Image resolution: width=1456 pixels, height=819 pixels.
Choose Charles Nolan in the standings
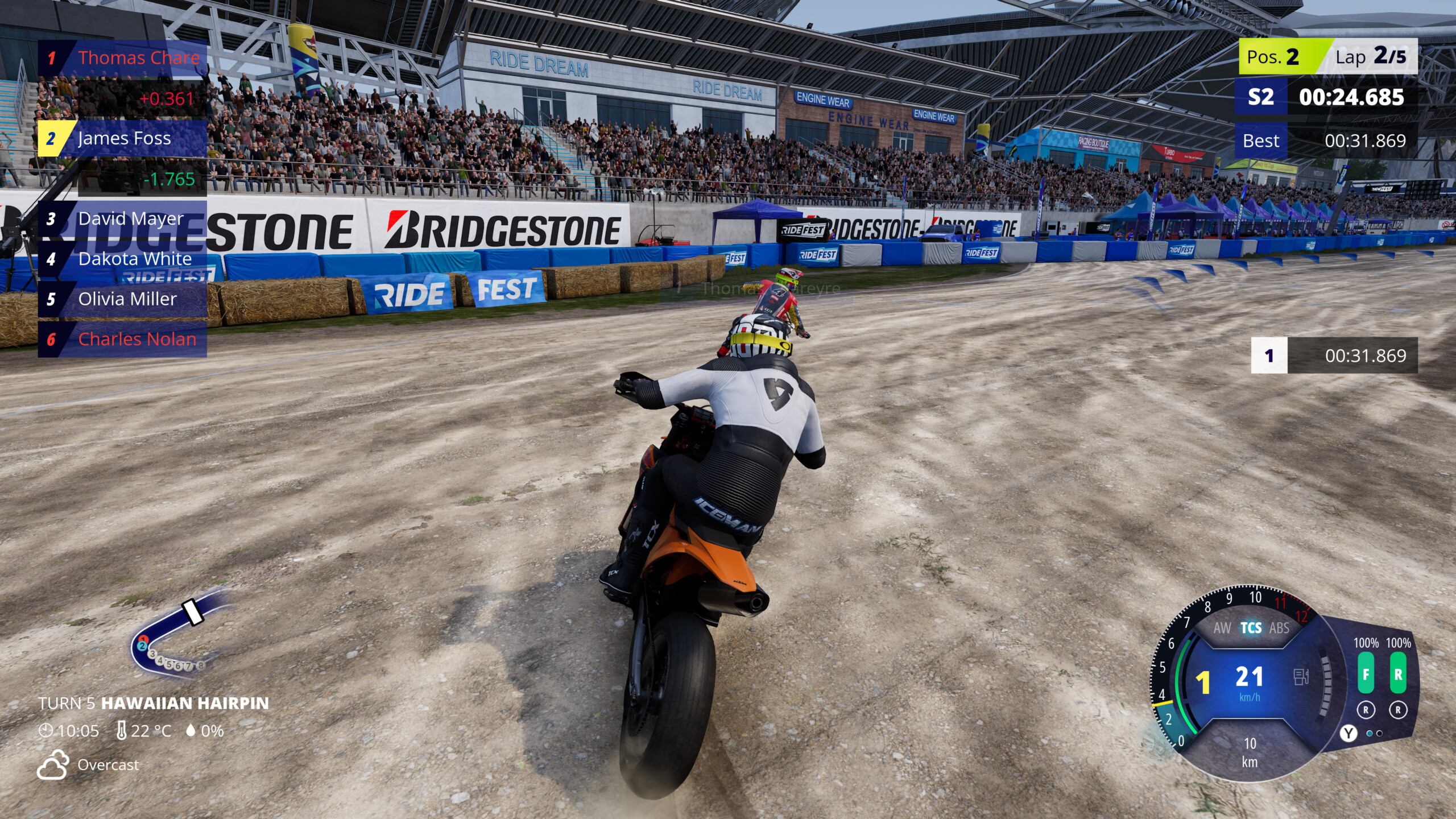pyautogui.click(x=122, y=340)
